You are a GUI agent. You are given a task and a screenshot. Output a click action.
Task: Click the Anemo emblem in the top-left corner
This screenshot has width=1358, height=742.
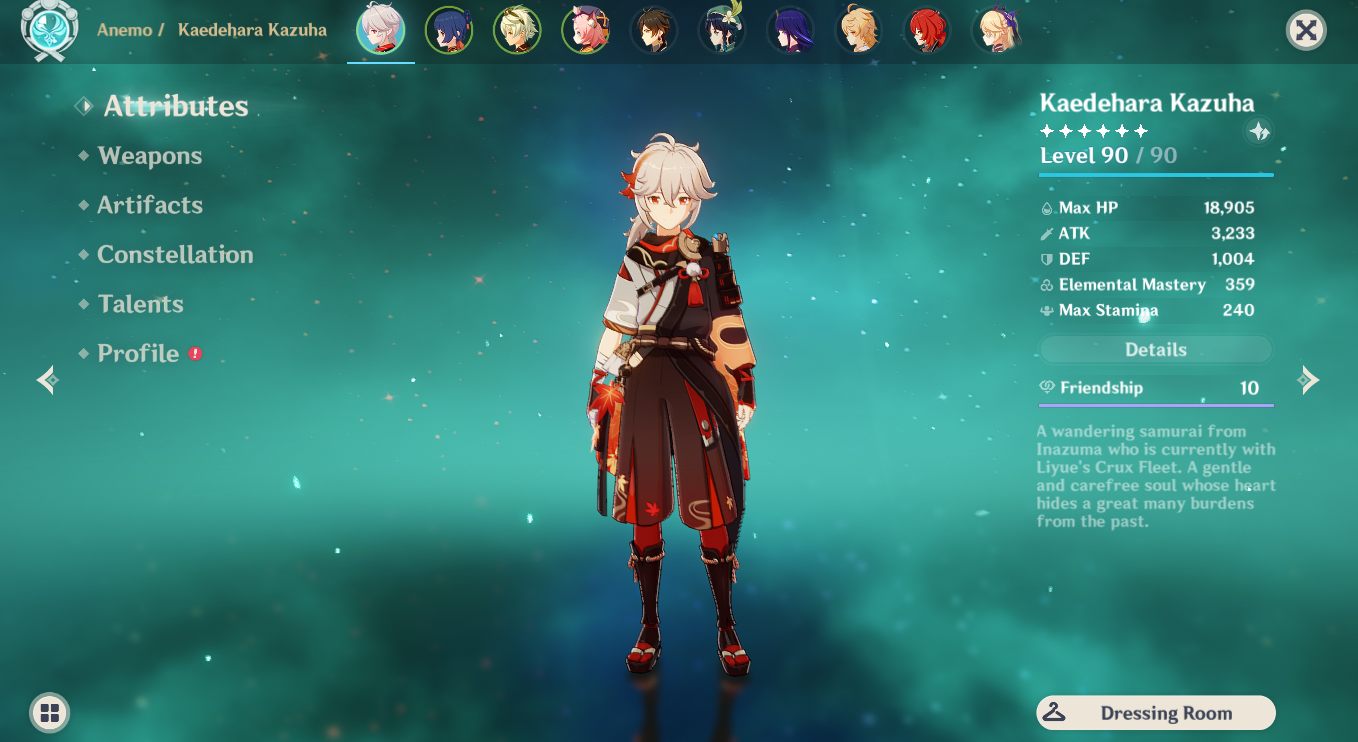coord(49,30)
